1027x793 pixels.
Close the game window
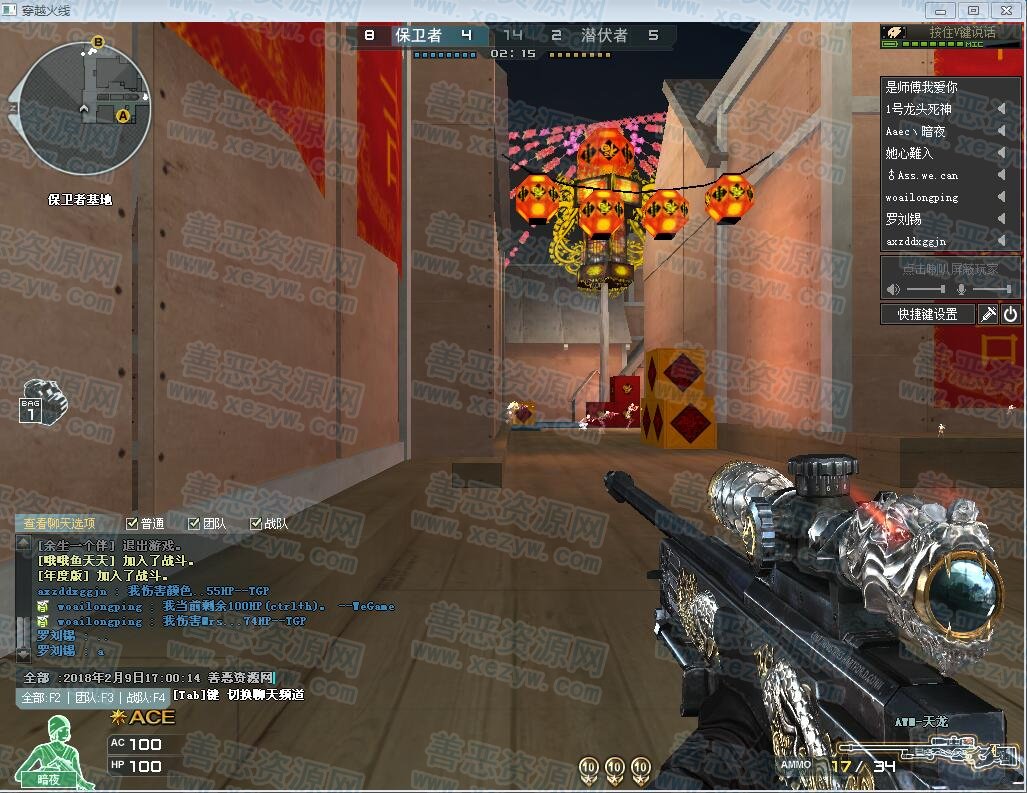click(x=1003, y=10)
